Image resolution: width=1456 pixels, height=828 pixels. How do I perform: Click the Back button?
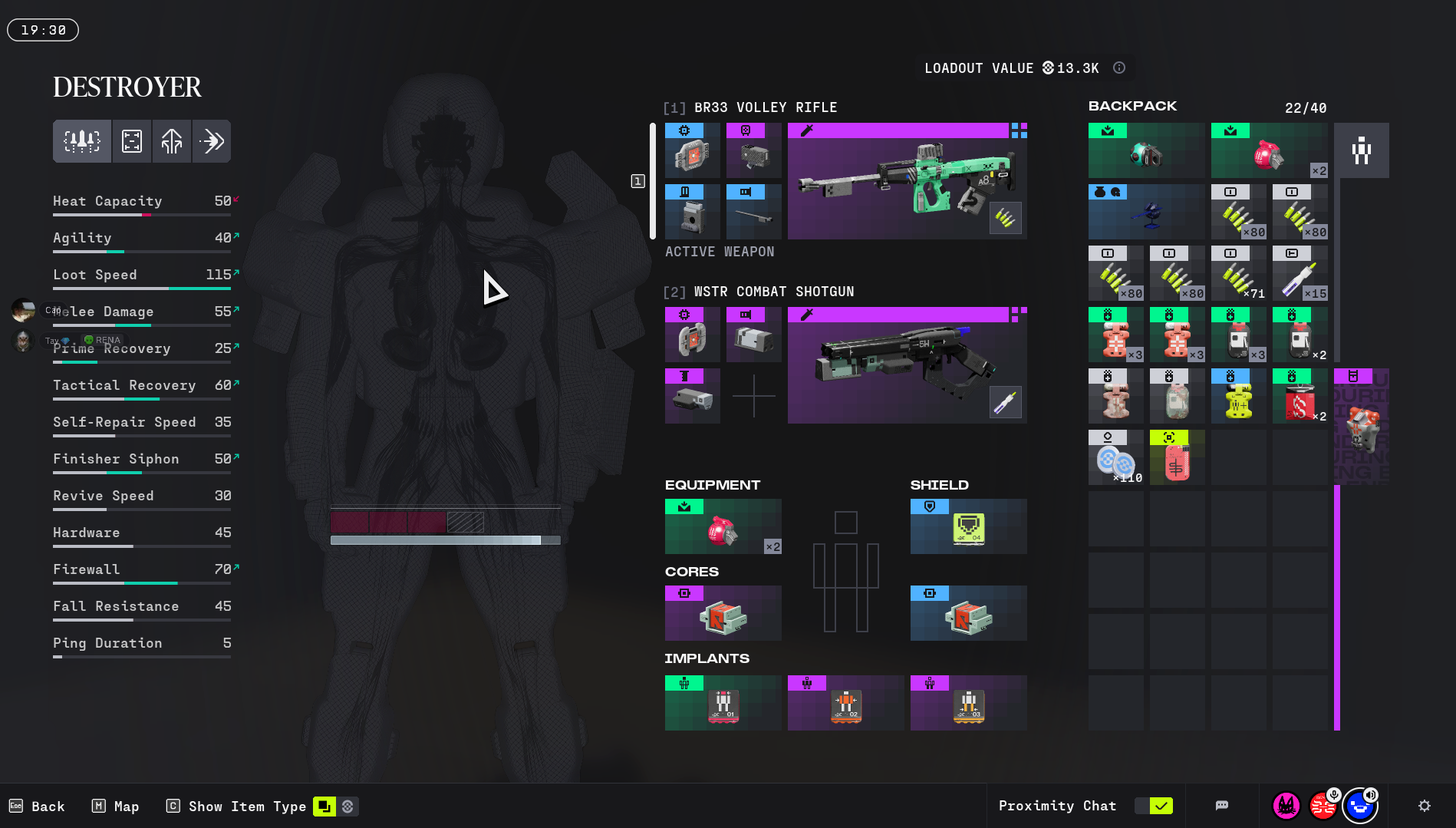pos(37,807)
